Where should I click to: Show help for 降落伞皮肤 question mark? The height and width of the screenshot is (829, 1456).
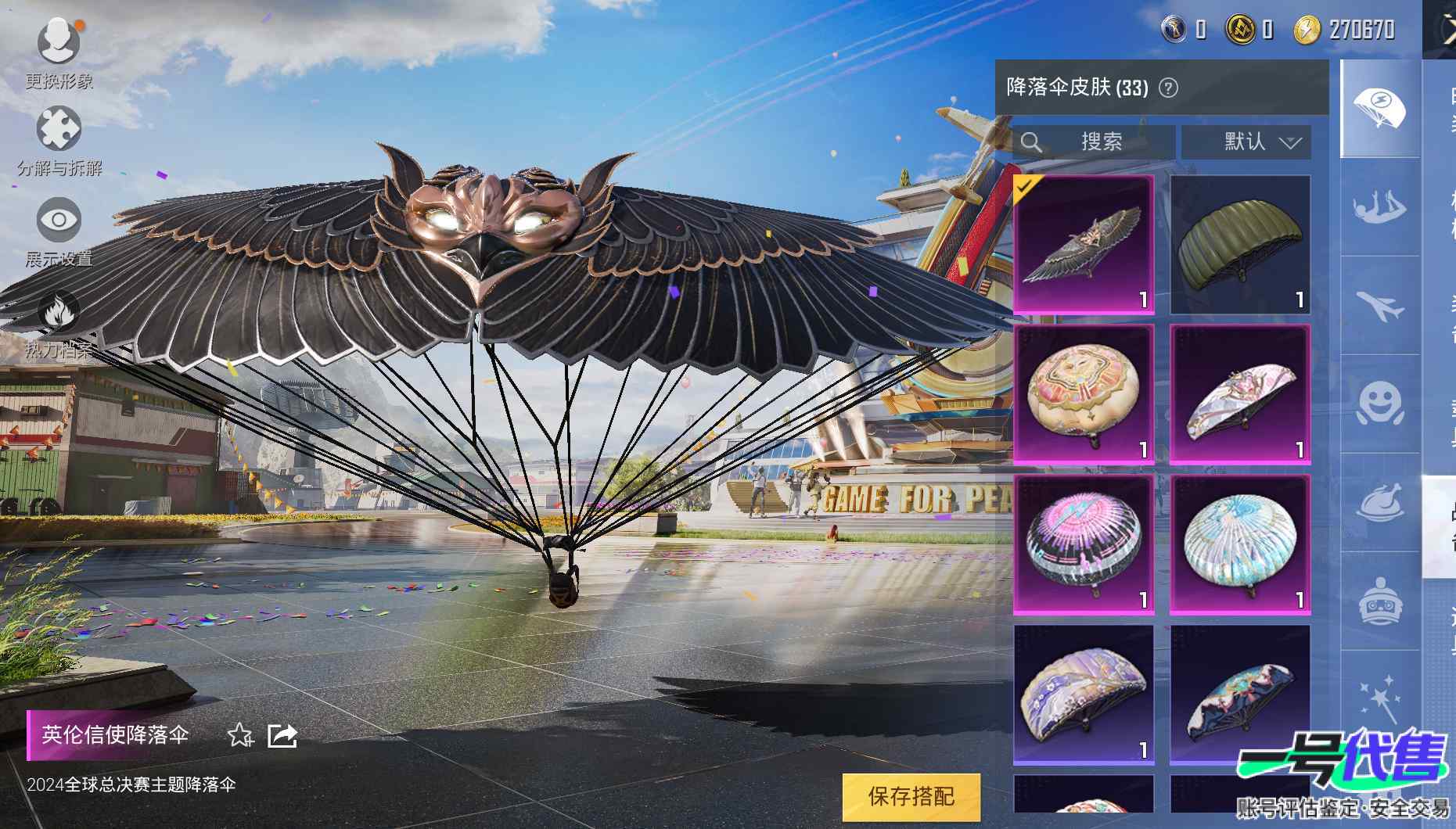click(1168, 88)
